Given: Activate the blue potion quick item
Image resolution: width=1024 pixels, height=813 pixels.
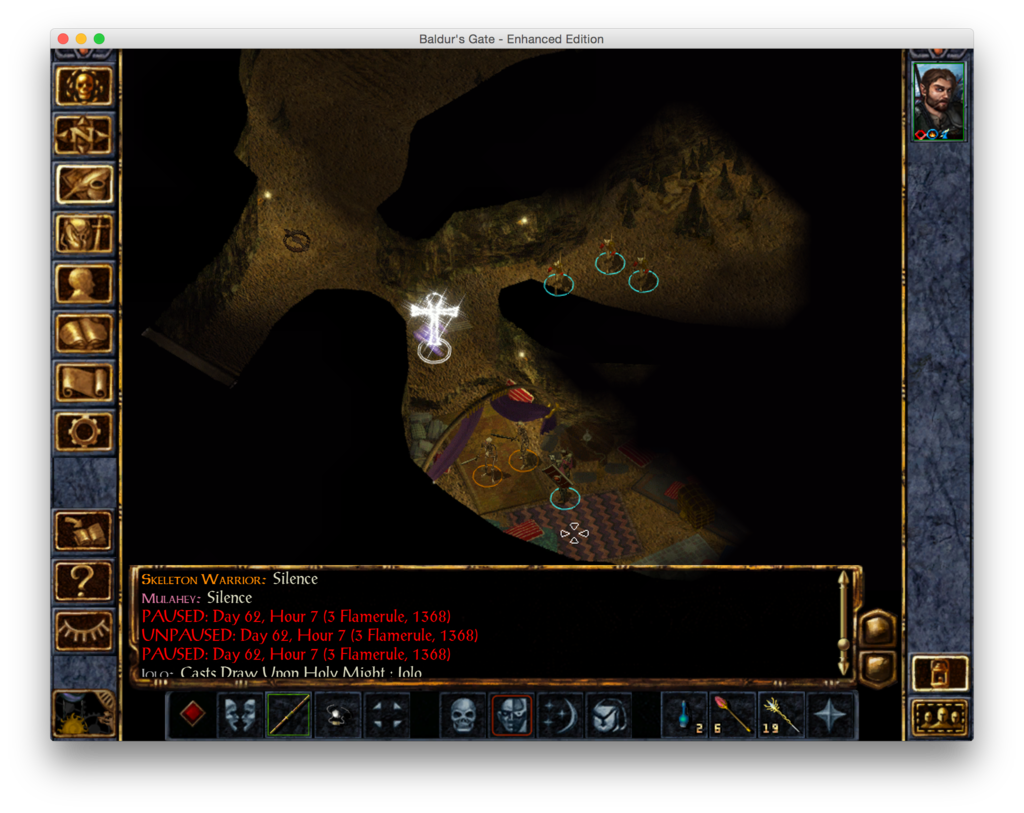Looking at the screenshot, I should click(684, 714).
